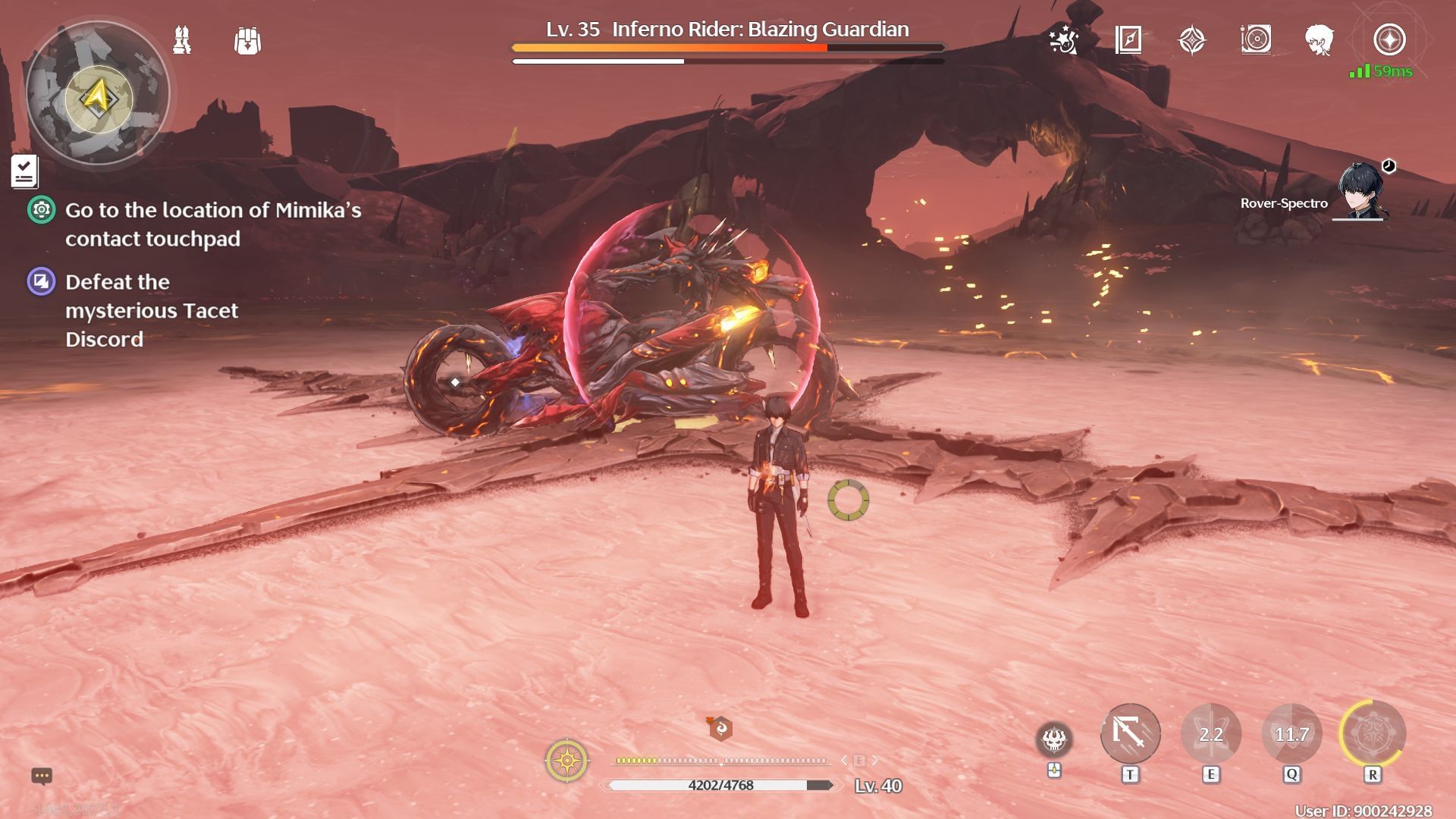Open the events icon with stars
1456x819 pixels.
[1063, 39]
